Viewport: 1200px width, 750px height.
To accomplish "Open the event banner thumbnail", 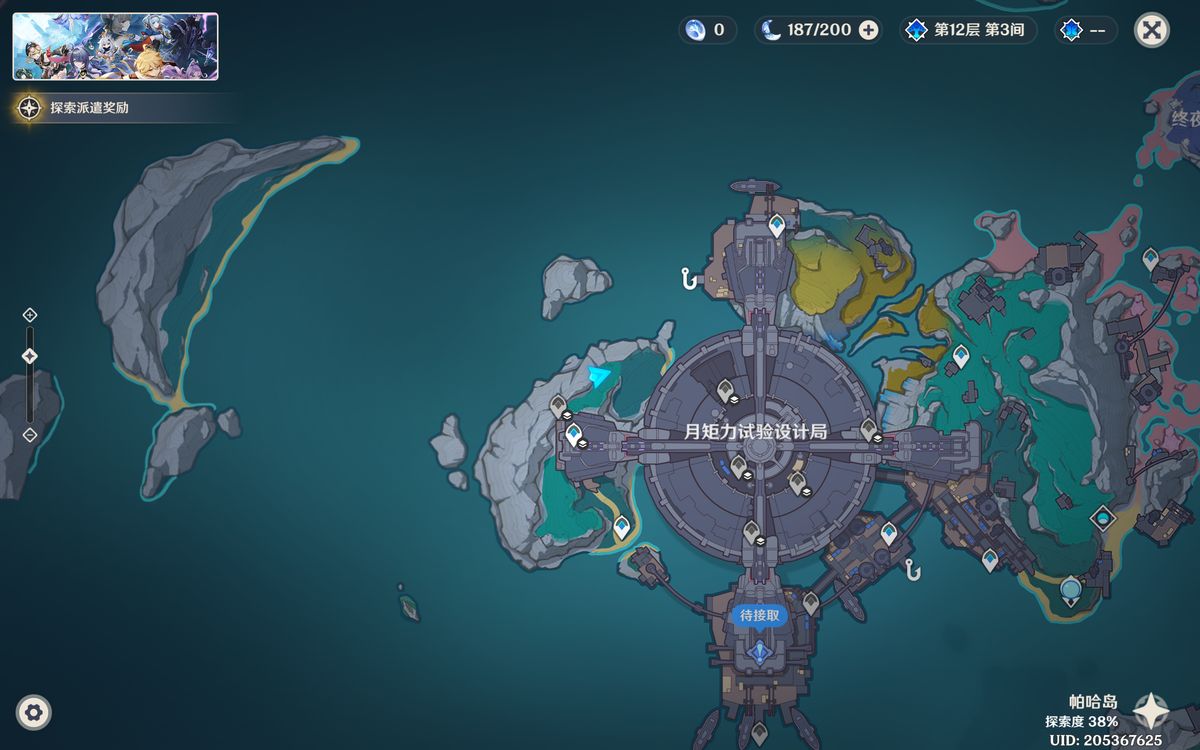I will coord(115,46).
